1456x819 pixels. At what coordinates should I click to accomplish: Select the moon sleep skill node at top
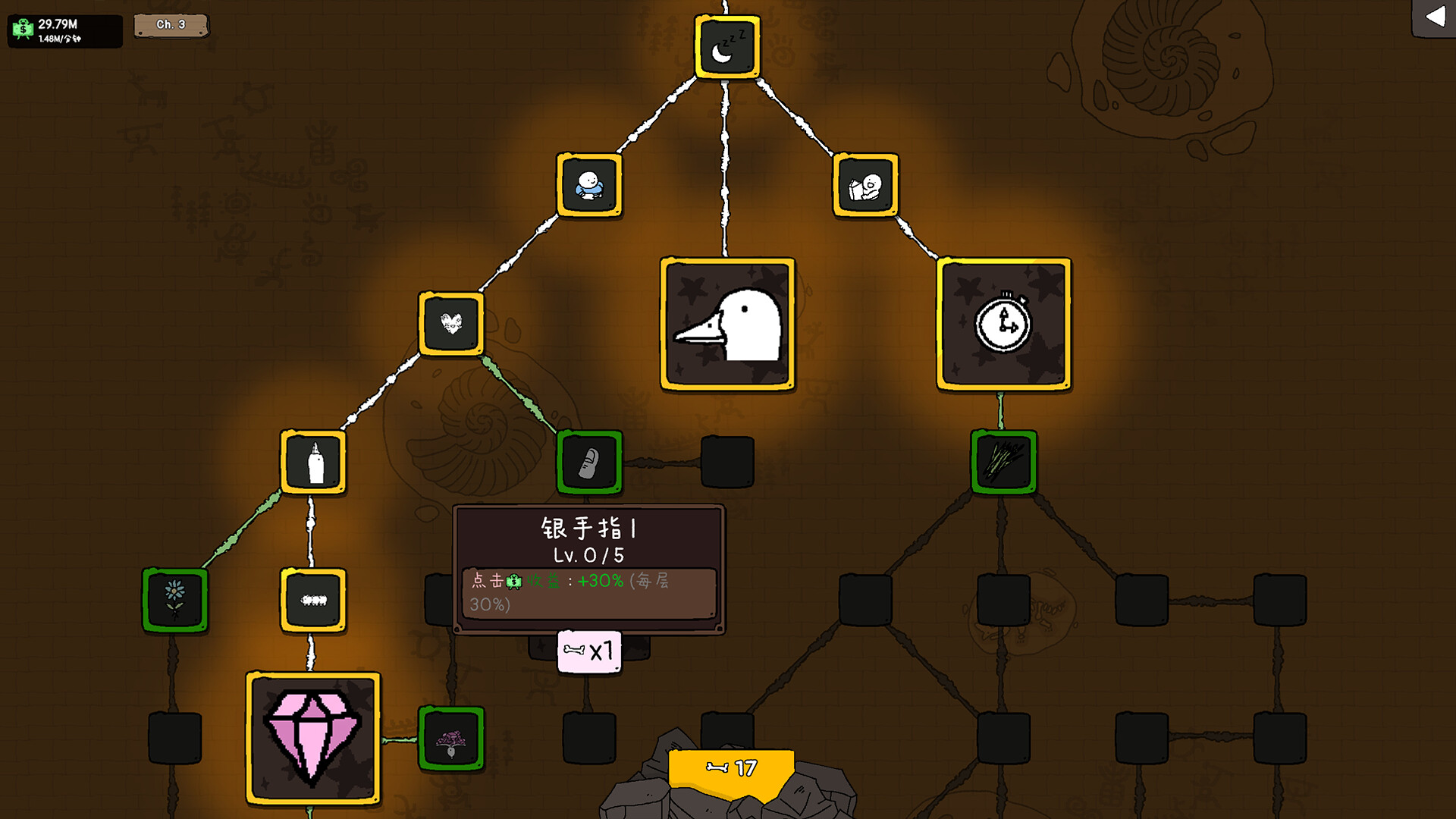click(x=726, y=47)
